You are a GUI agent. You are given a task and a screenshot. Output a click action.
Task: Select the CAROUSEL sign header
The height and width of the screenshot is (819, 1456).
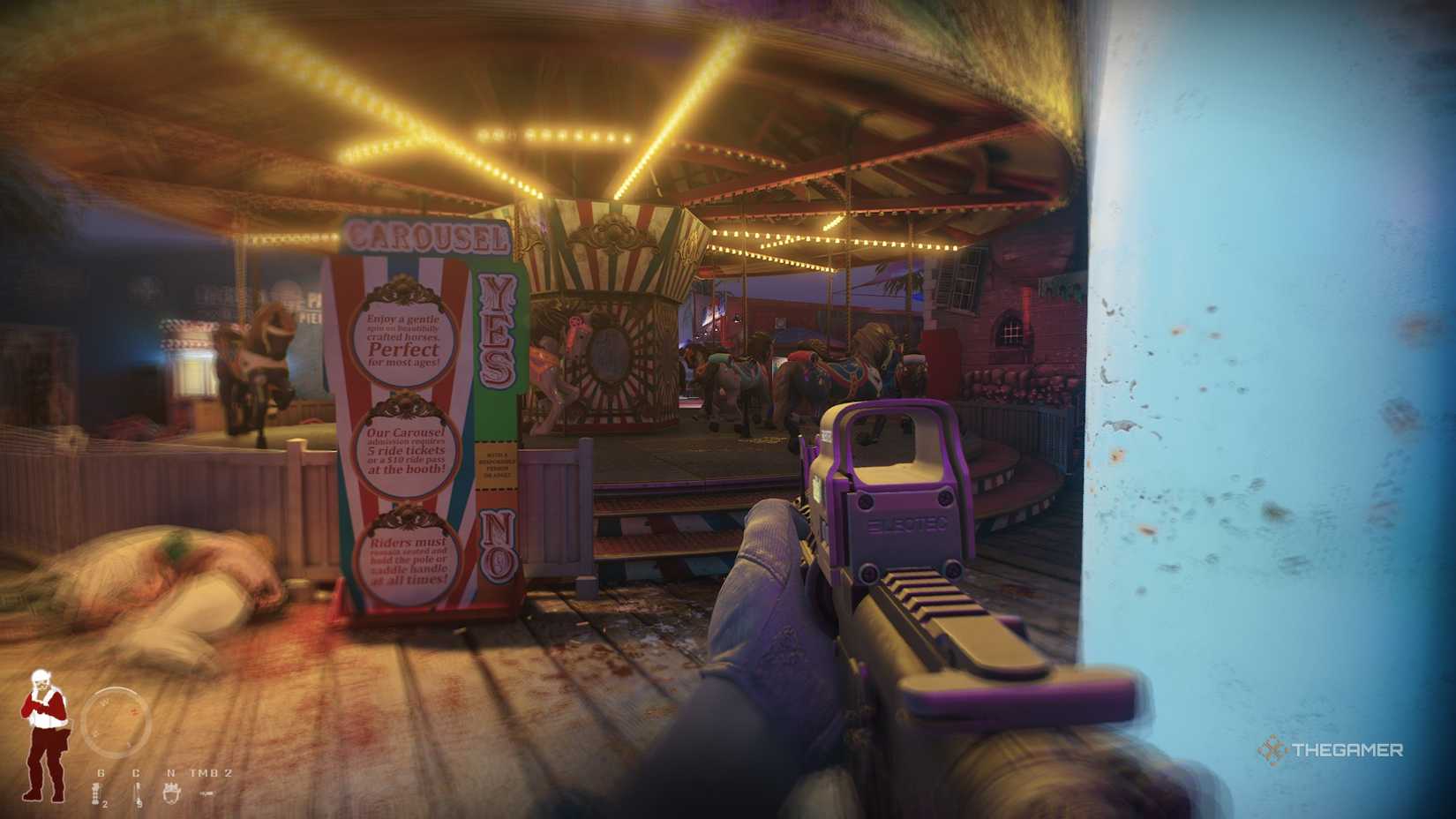pos(428,237)
